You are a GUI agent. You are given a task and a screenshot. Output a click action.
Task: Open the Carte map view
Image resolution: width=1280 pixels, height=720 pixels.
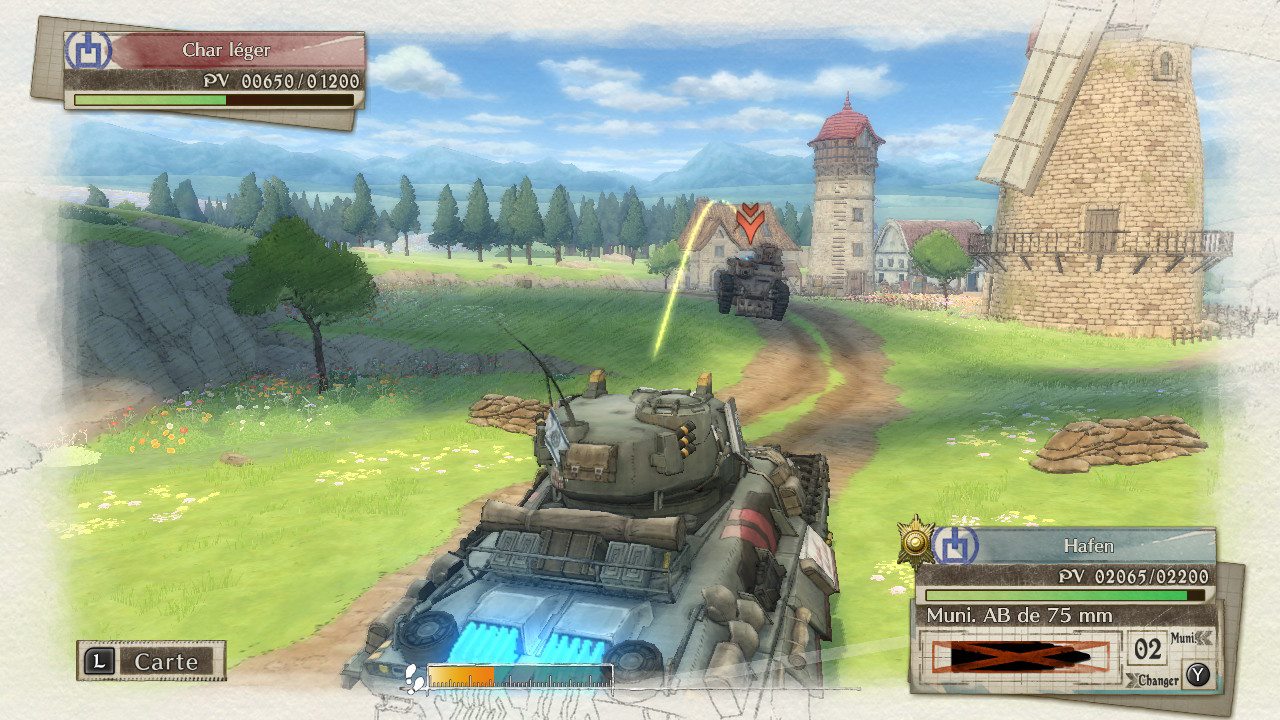click(152, 661)
